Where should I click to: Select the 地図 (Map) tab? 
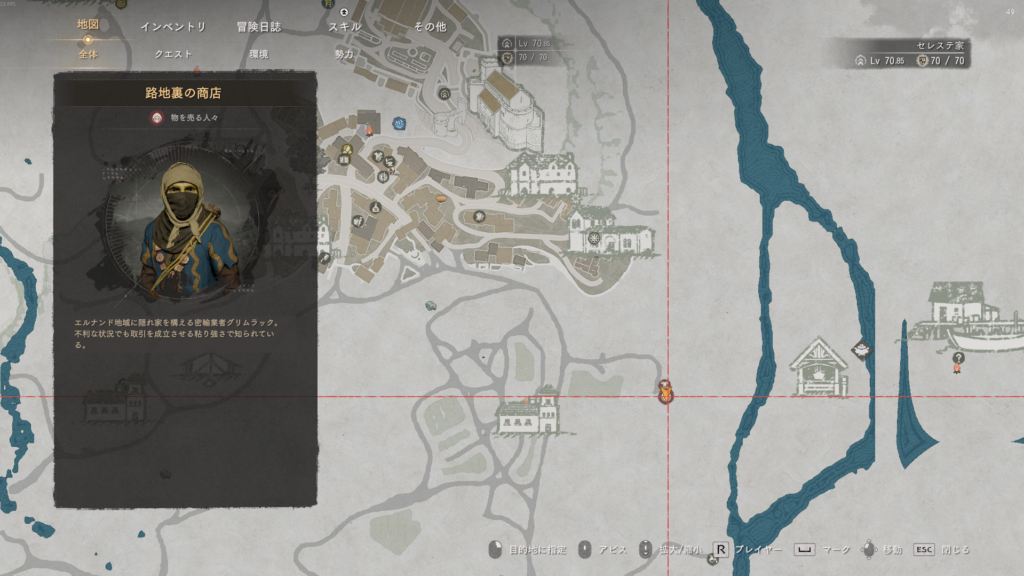88,24
